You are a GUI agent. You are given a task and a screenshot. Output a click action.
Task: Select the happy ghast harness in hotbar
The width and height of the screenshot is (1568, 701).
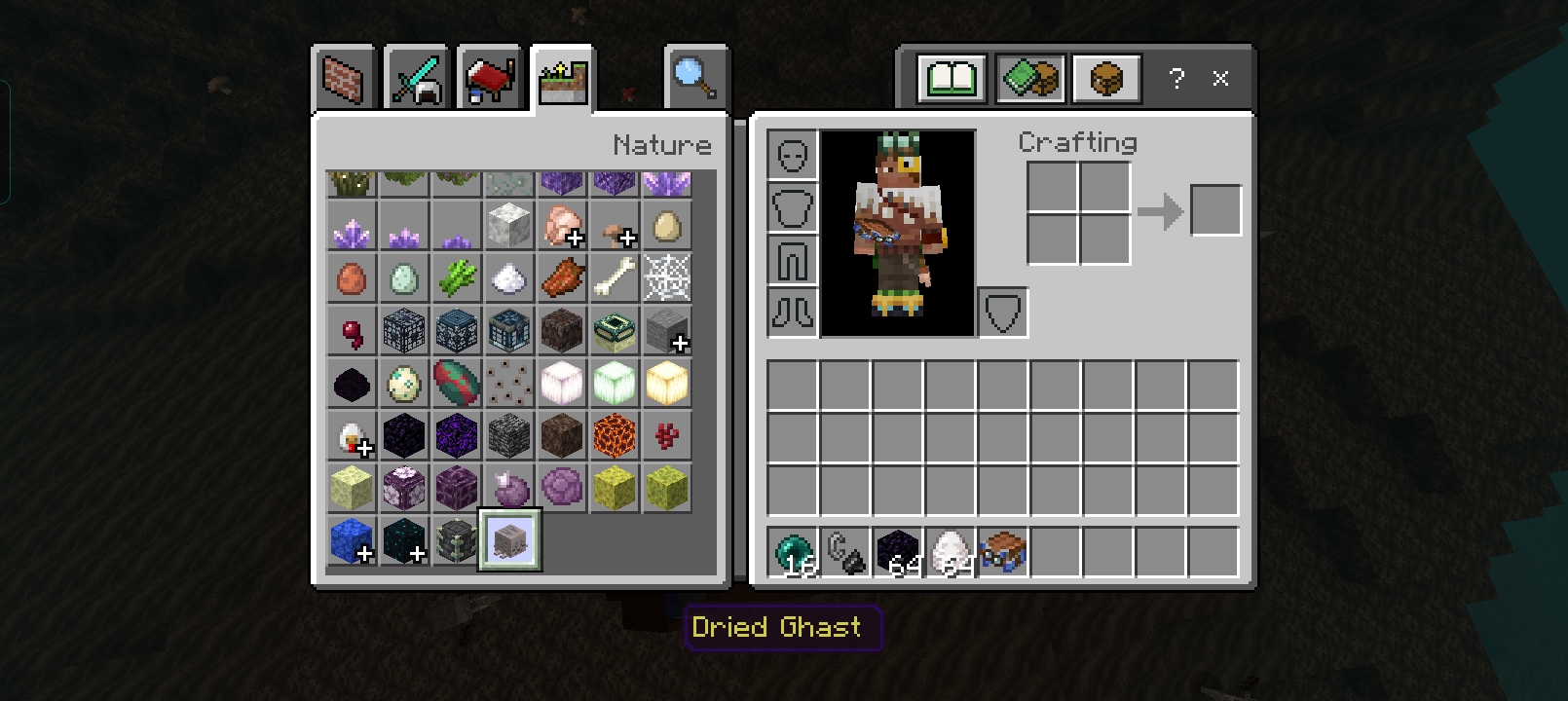(1002, 553)
